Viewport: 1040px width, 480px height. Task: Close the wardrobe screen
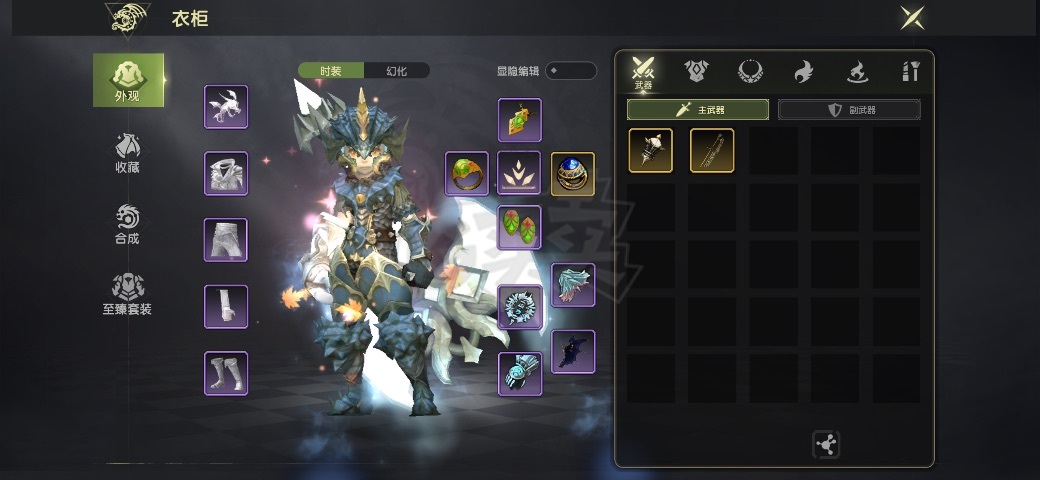[912, 17]
